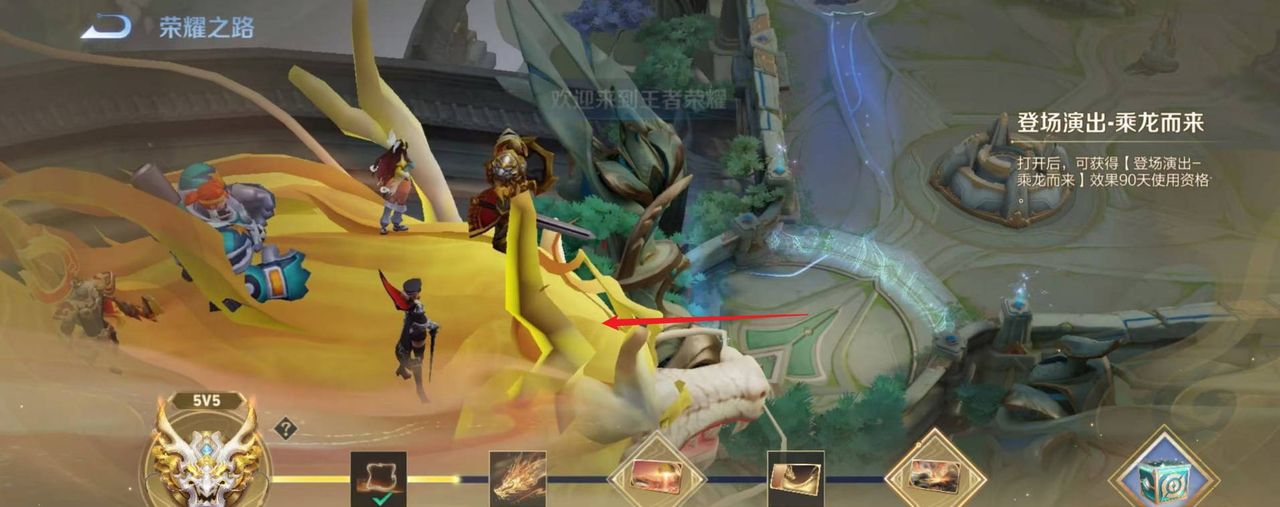Open the question mark help icon

coord(286,429)
